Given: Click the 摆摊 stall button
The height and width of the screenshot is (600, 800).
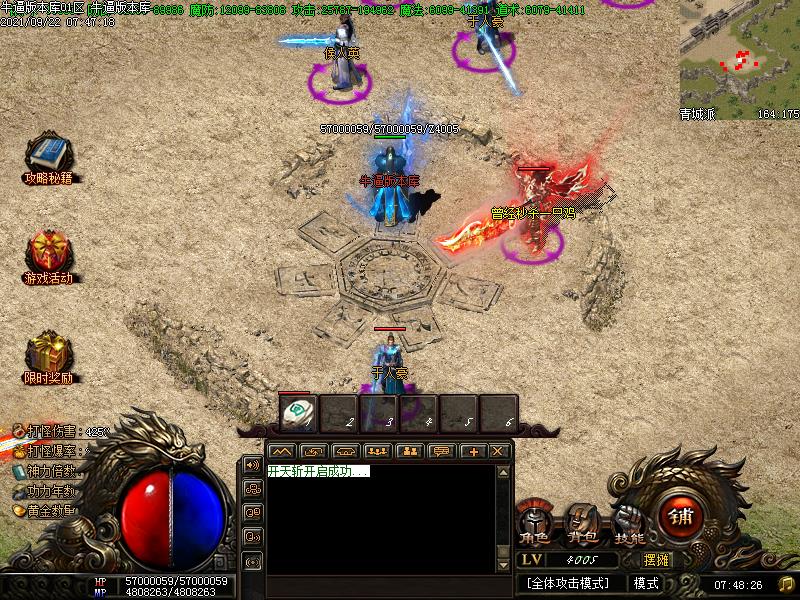Looking at the screenshot, I should point(656,560).
